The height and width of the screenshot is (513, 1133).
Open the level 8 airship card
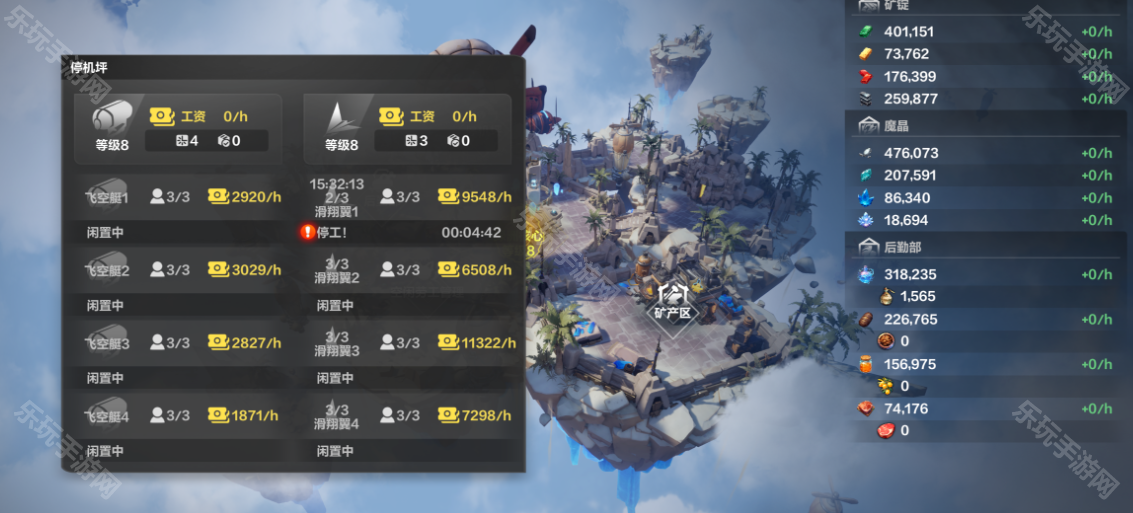coord(179,128)
